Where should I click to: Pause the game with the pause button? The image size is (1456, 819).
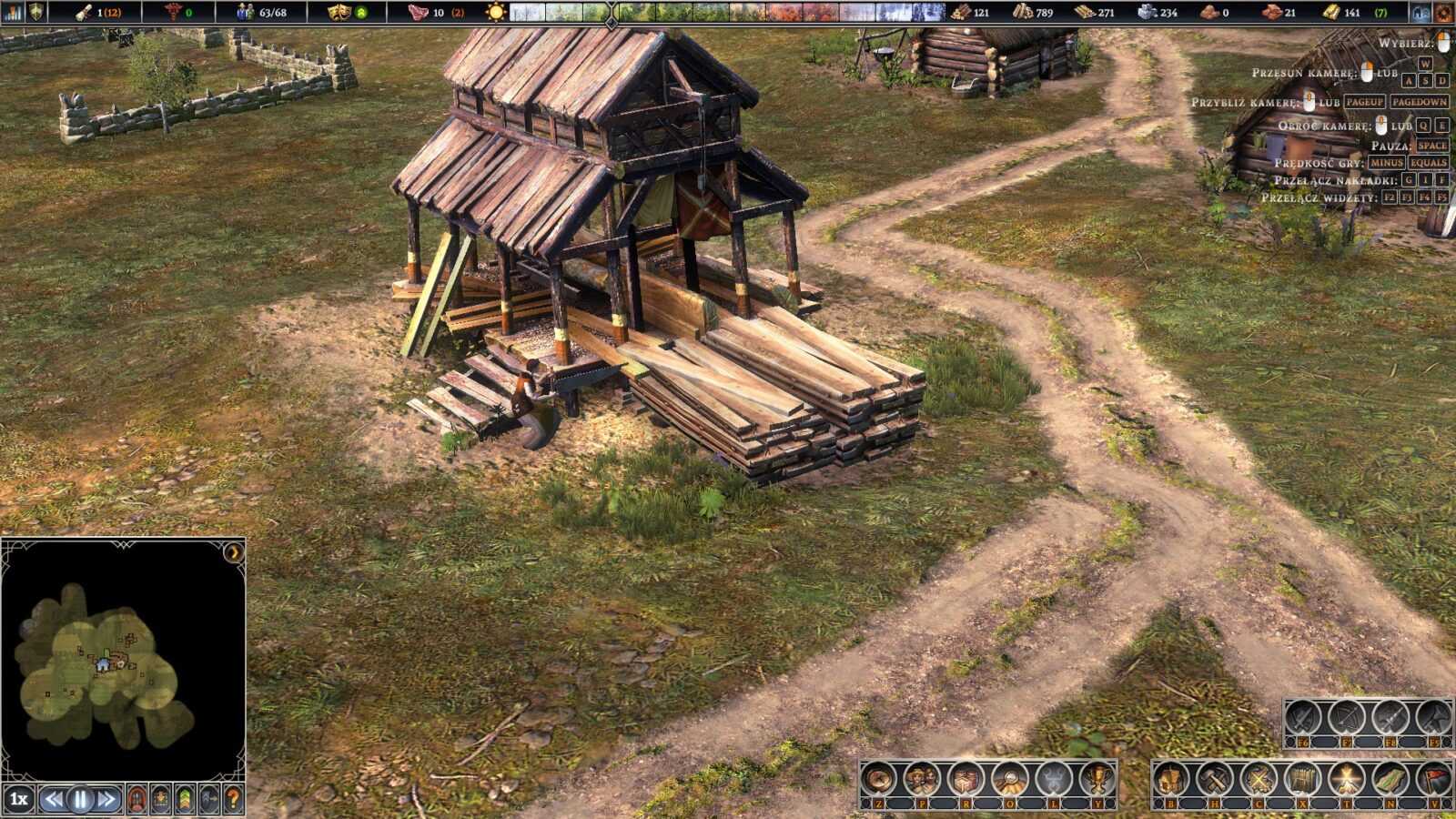pyautogui.click(x=80, y=800)
